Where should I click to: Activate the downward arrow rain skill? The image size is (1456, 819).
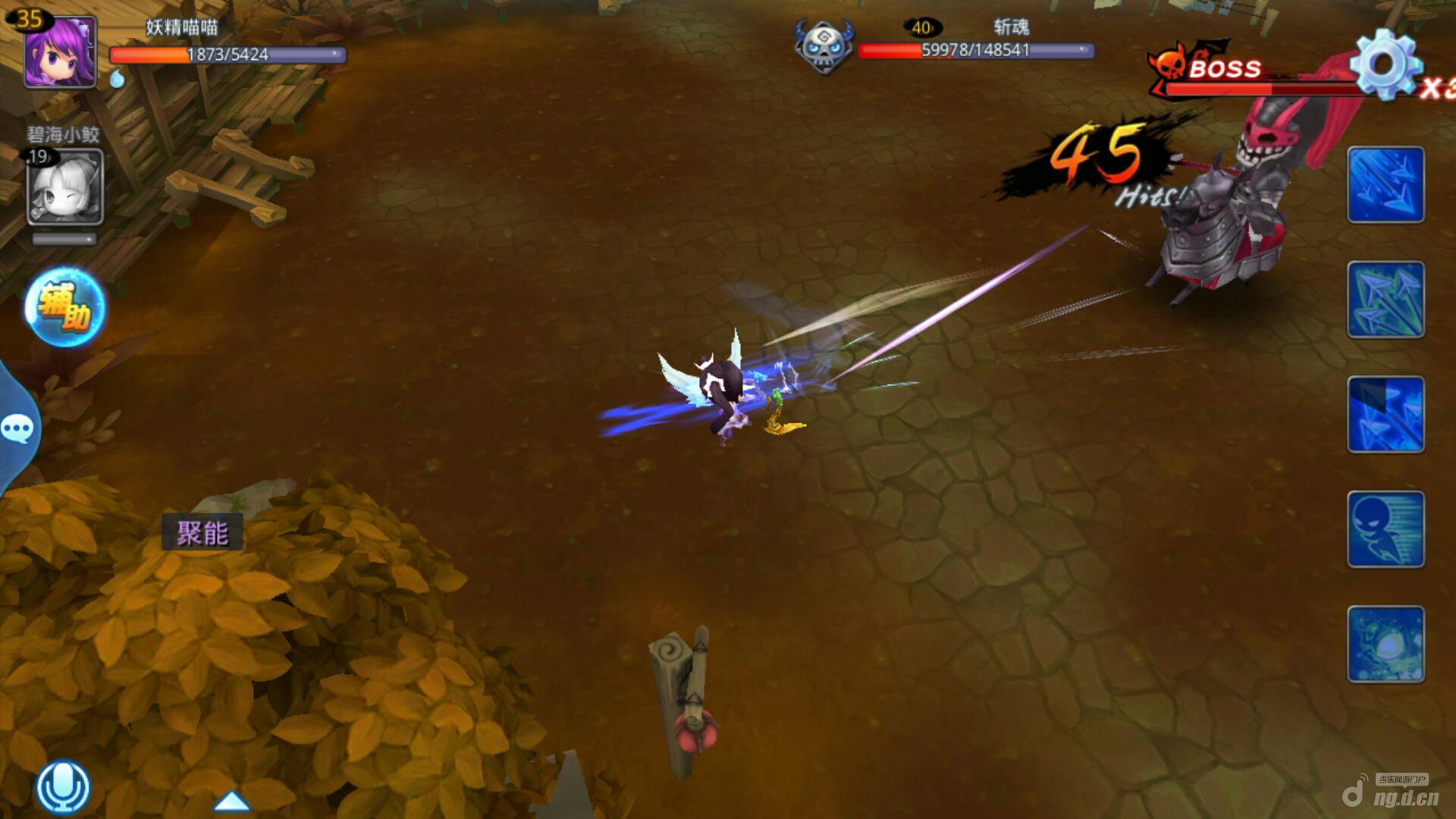click(x=1385, y=185)
